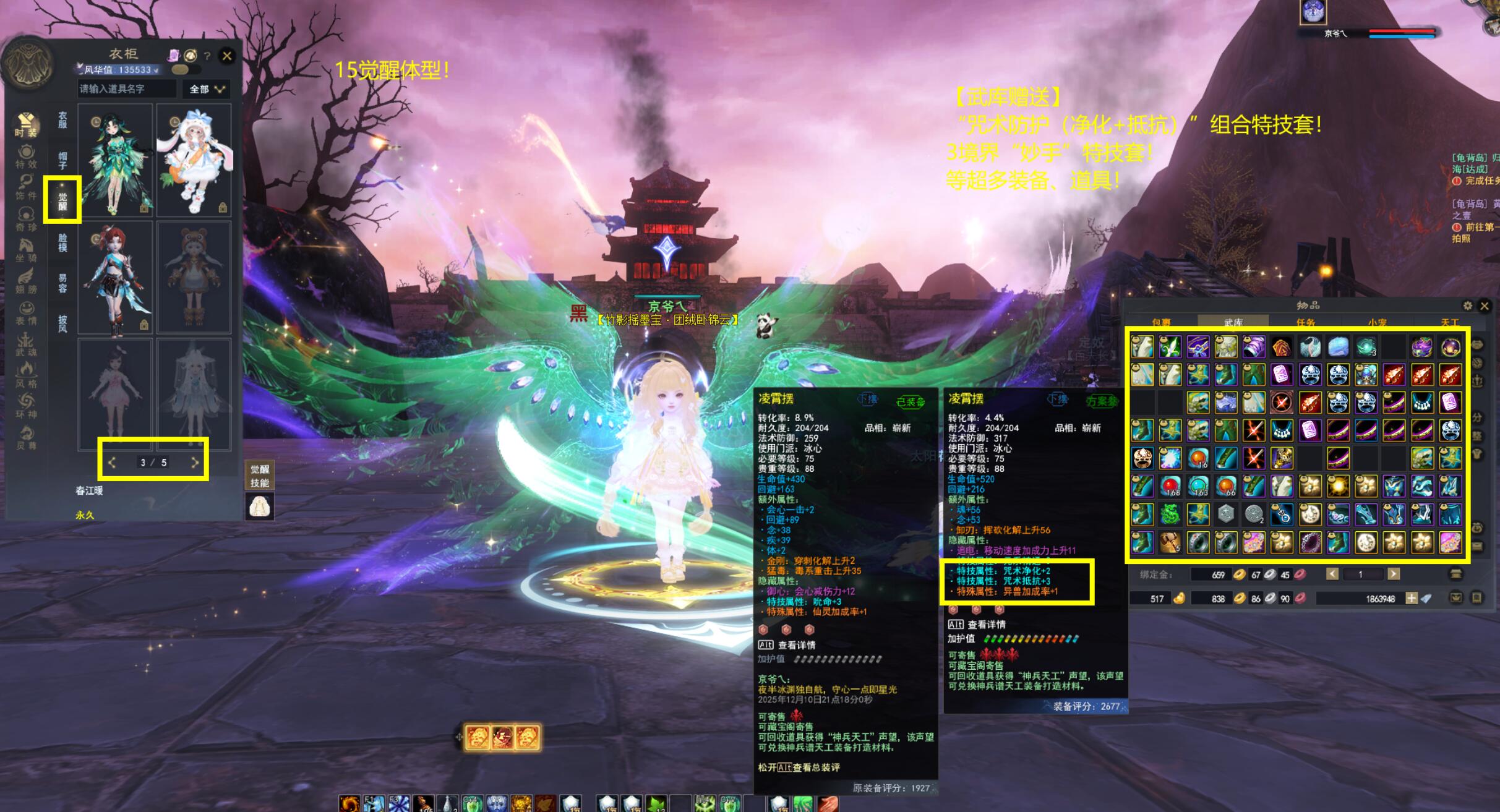Go to the previous wardrobe page
The width and height of the screenshot is (1500, 812).
click(x=112, y=462)
